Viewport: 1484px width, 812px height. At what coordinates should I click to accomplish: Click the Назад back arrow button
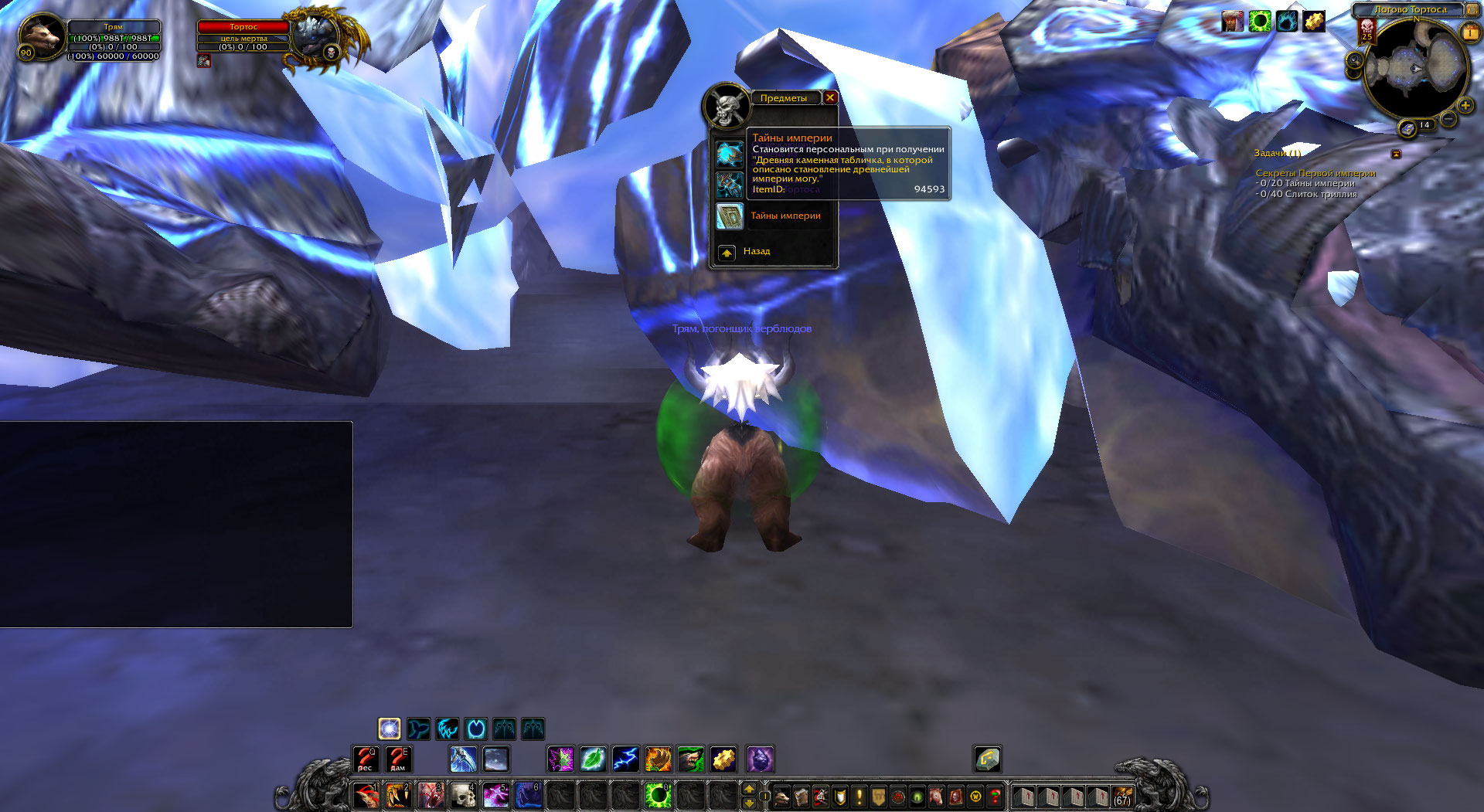(x=727, y=252)
